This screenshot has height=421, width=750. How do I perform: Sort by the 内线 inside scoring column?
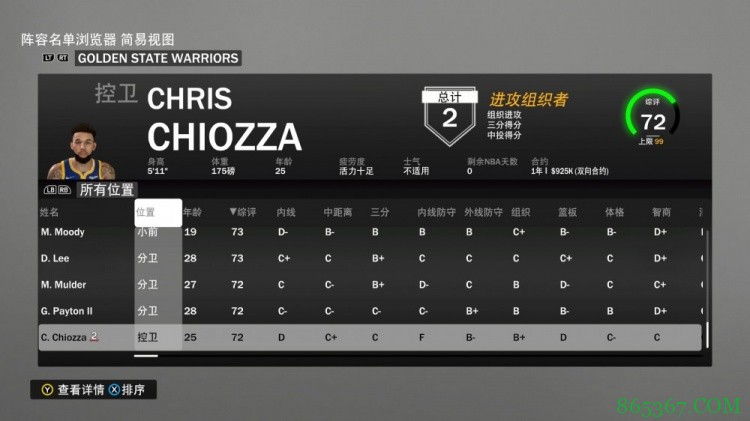pyautogui.click(x=285, y=212)
